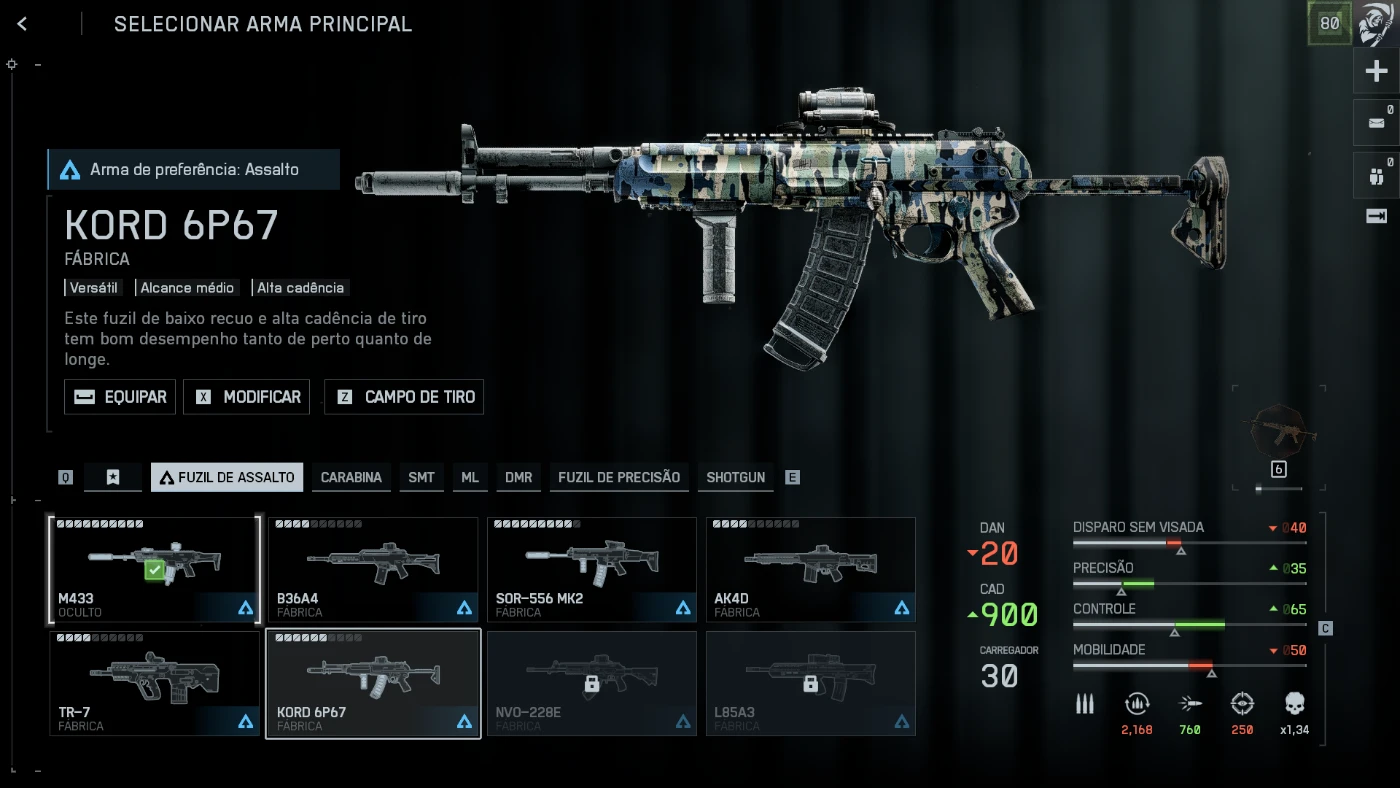This screenshot has height=788, width=1400.
Task: Go back using the top-left arrow
Action: (x=22, y=24)
